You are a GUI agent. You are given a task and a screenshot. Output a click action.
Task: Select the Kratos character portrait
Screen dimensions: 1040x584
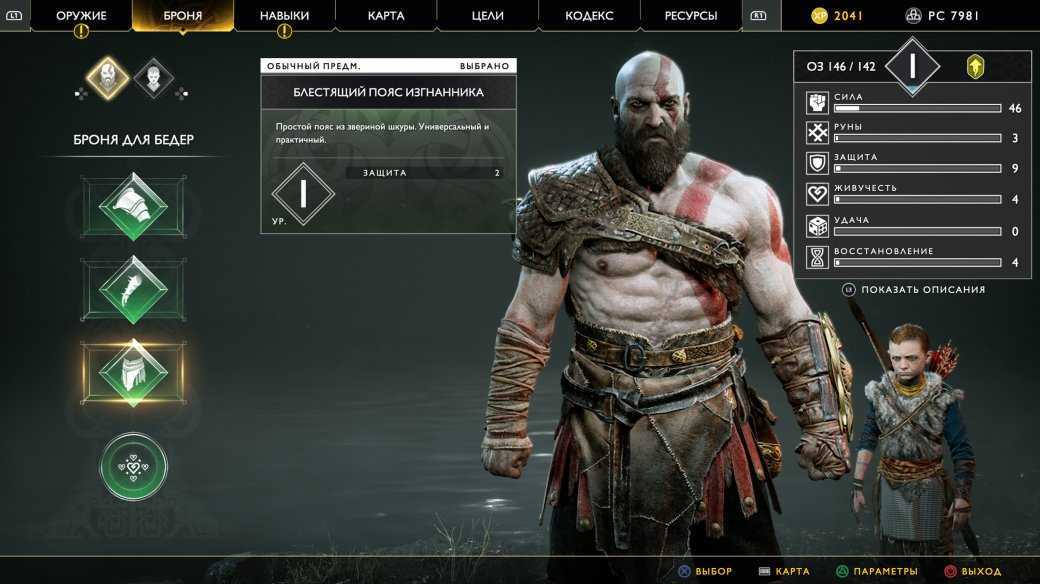[x=106, y=78]
